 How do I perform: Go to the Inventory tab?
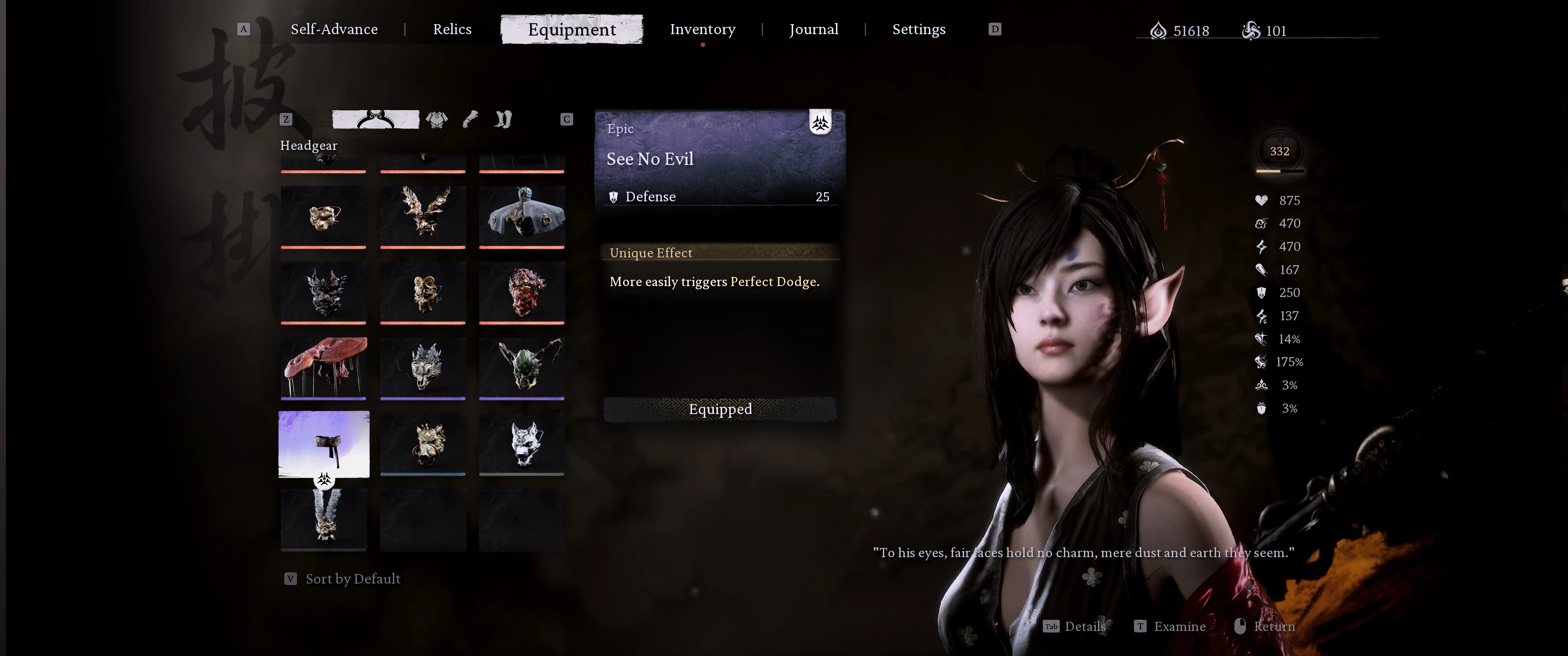point(702,29)
